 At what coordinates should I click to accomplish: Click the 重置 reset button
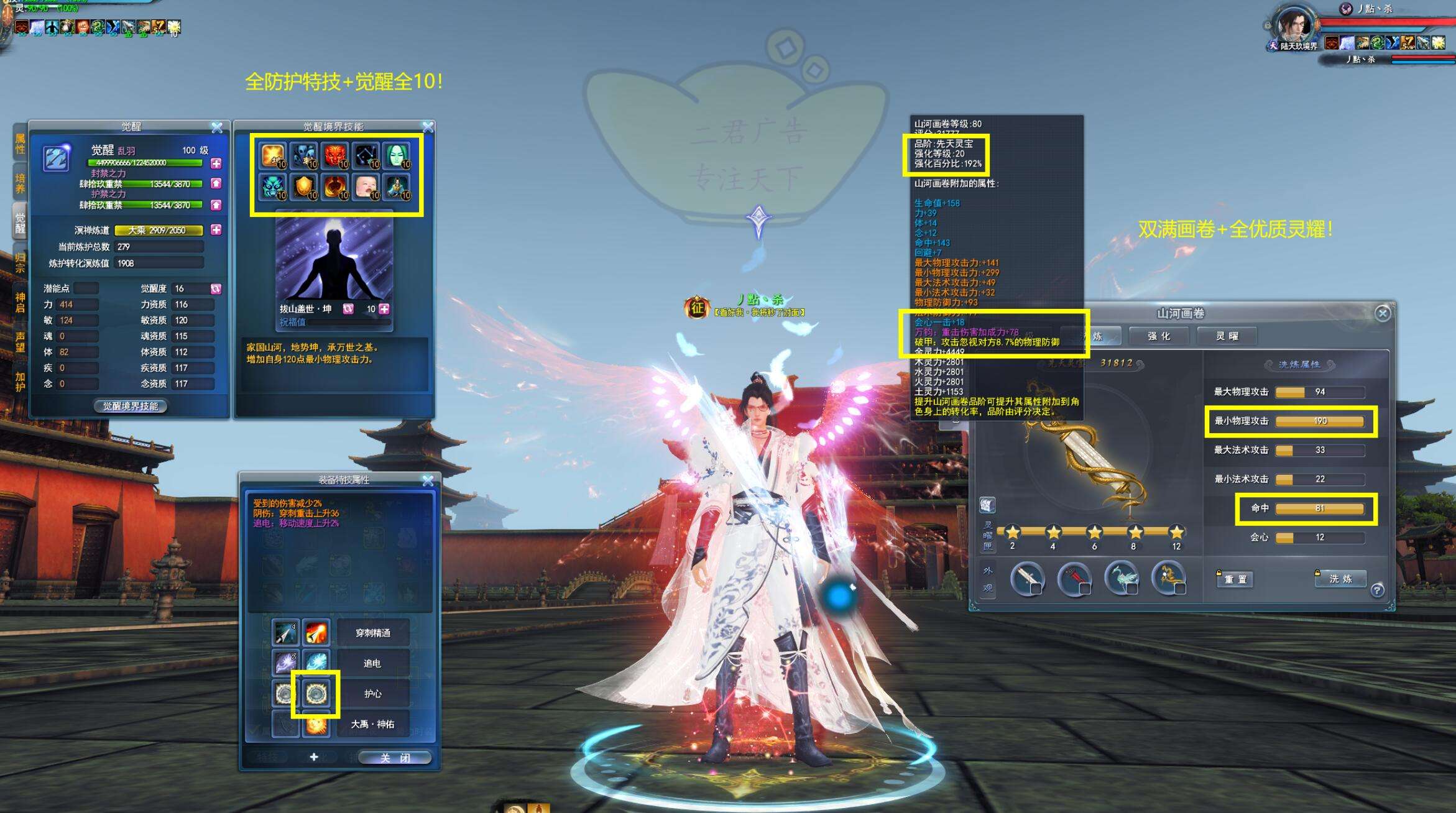point(1235,579)
